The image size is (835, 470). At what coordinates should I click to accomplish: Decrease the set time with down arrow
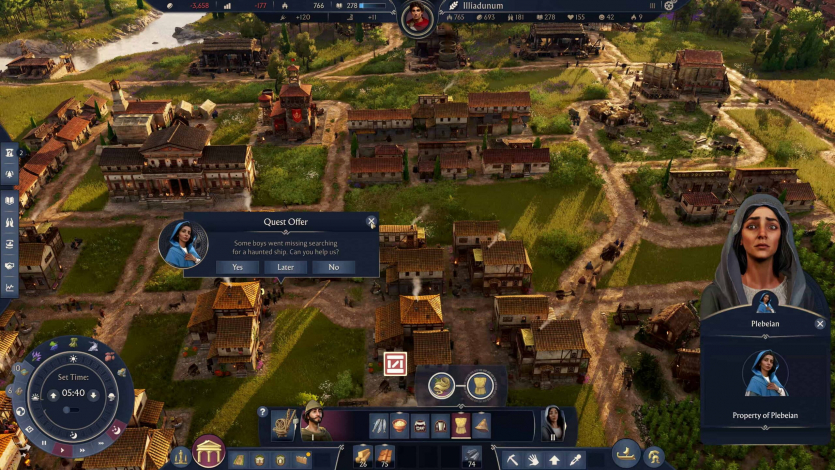pyautogui.click(x=93, y=394)
